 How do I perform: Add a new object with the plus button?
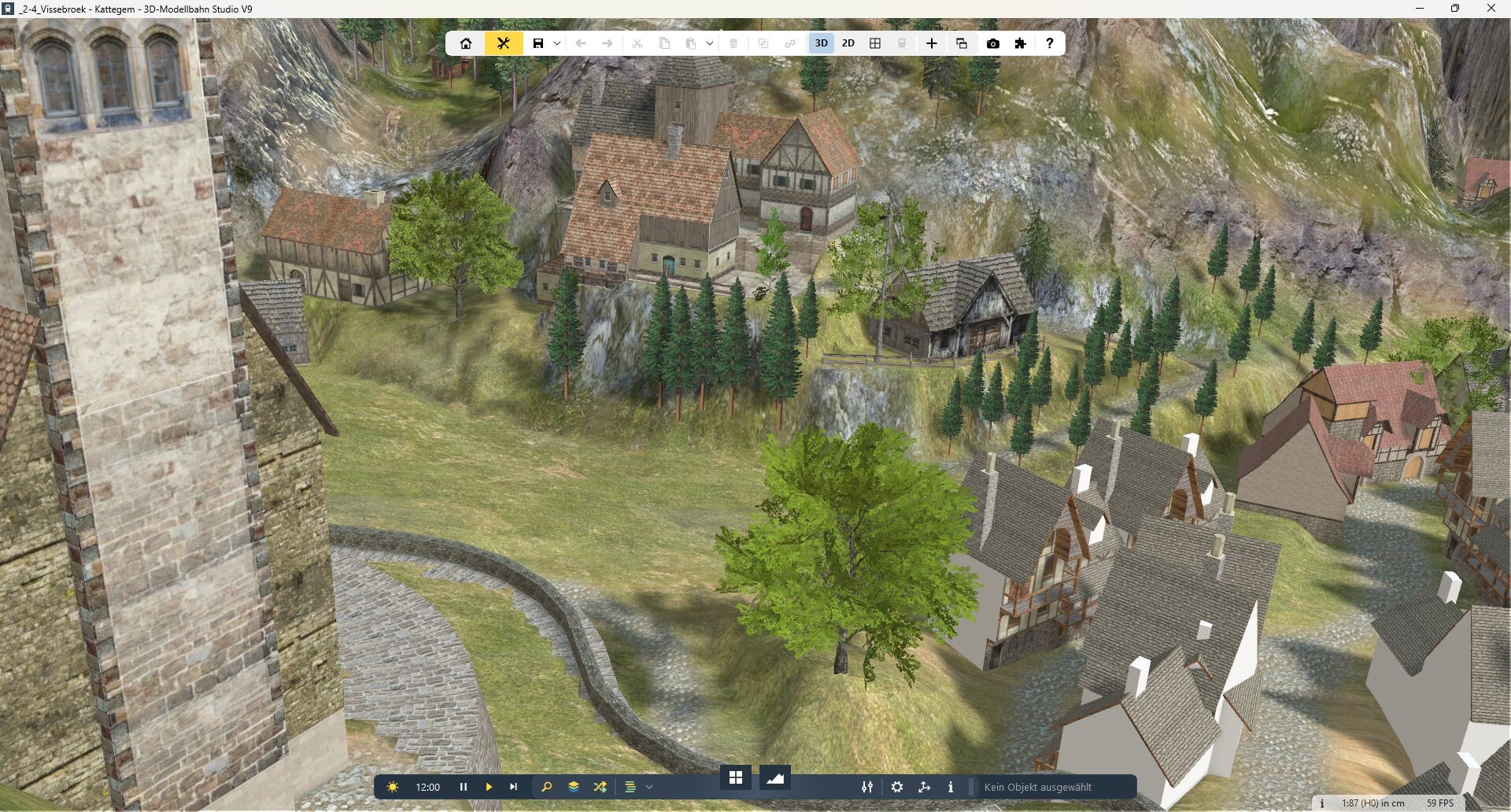(931, 43)
